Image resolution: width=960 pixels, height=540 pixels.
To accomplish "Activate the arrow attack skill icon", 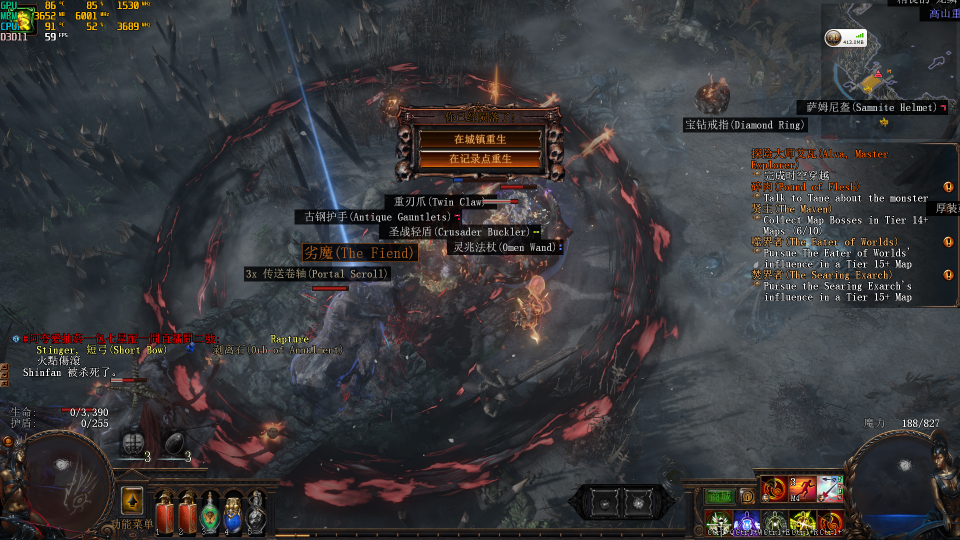I will [830, 489].
